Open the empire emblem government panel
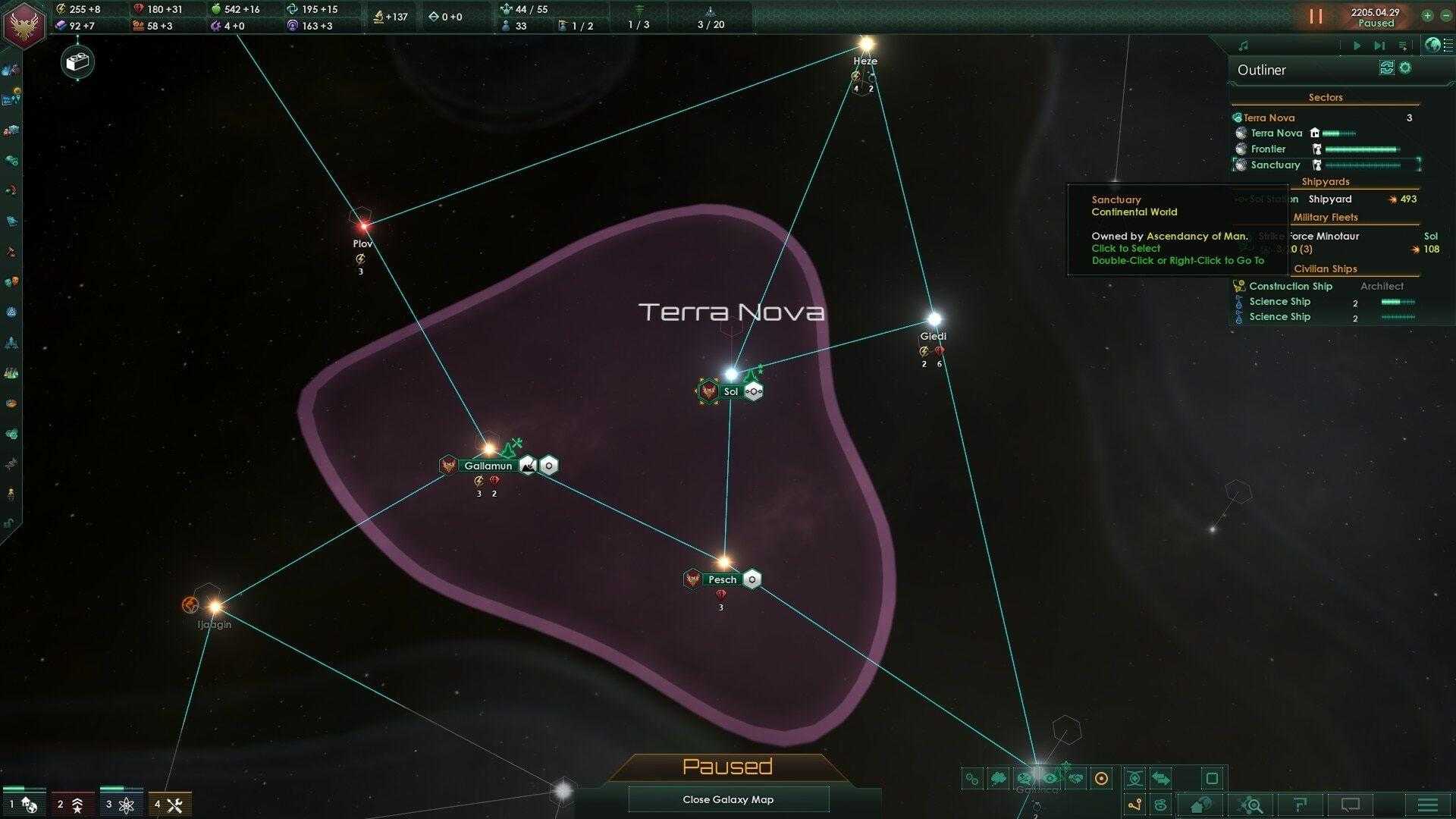 click(24, 24)
